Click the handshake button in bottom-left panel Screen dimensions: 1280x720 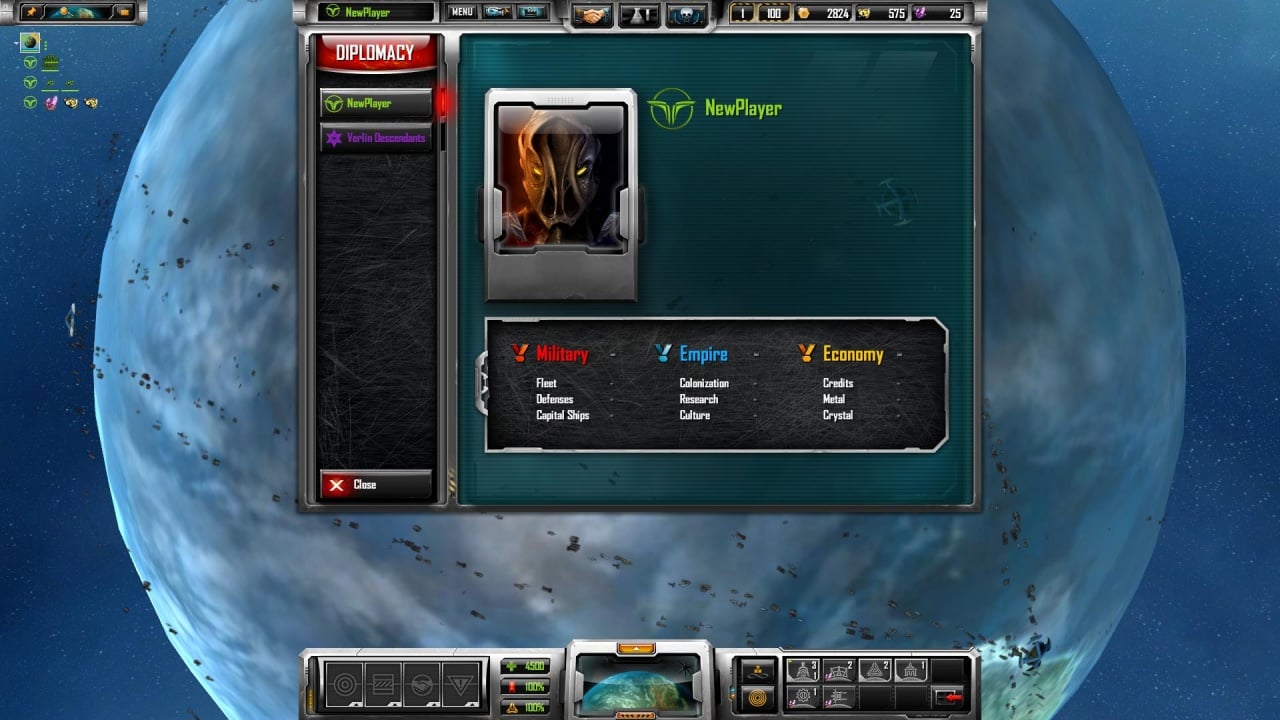(422, 686)
